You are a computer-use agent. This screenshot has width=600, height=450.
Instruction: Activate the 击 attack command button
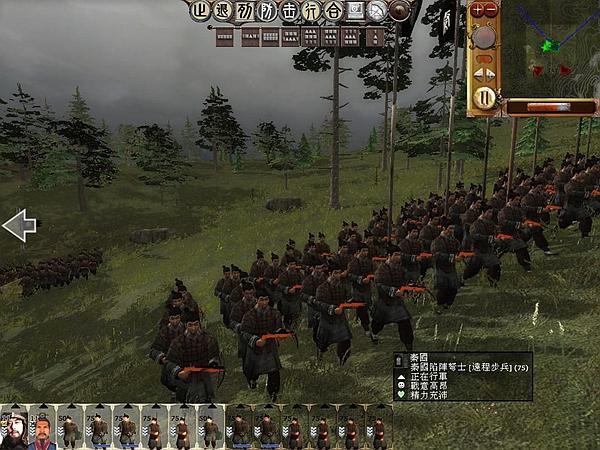click(x=291, y=12)
